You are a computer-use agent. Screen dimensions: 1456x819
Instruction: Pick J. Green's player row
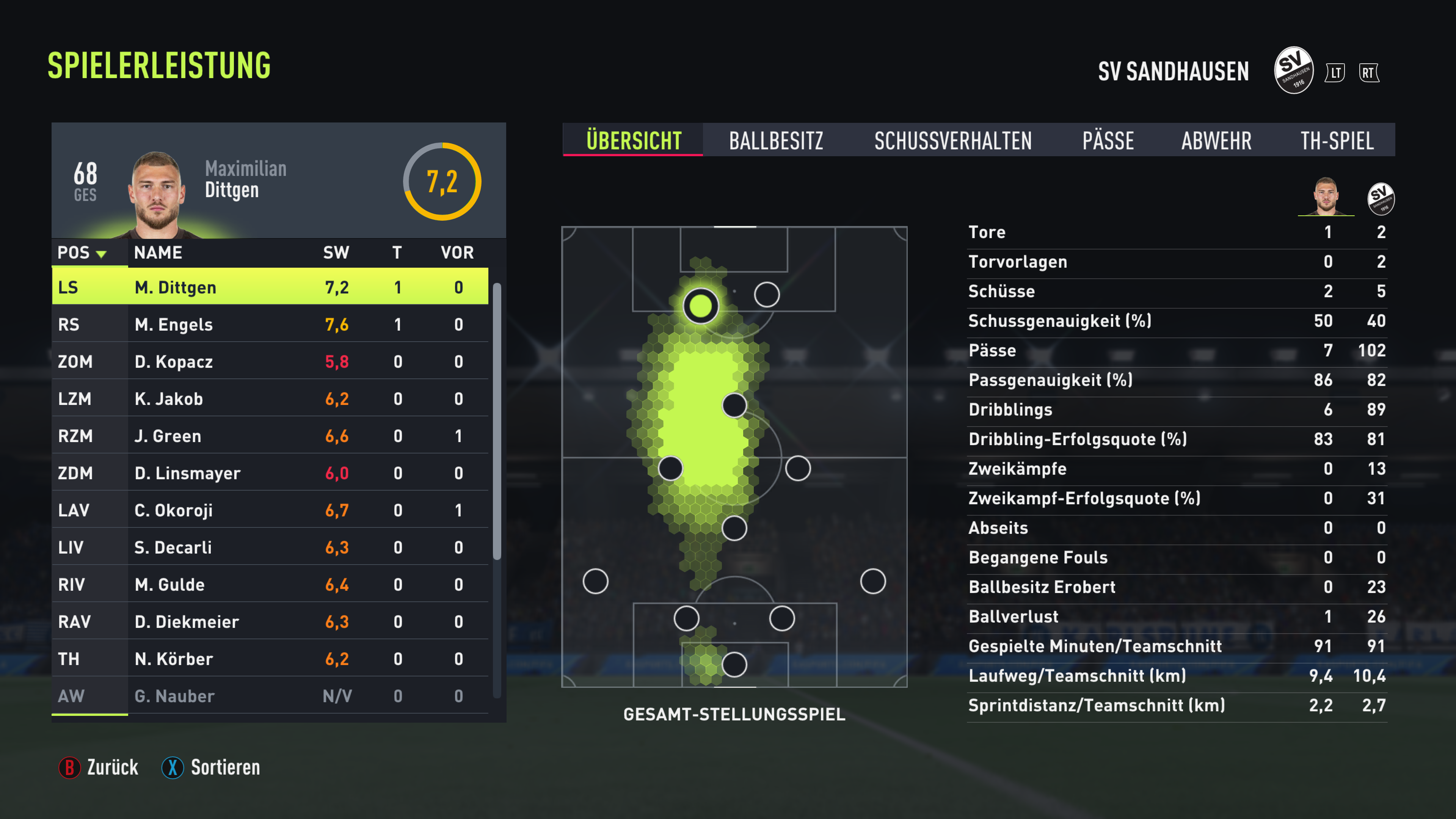coord(270,436)
